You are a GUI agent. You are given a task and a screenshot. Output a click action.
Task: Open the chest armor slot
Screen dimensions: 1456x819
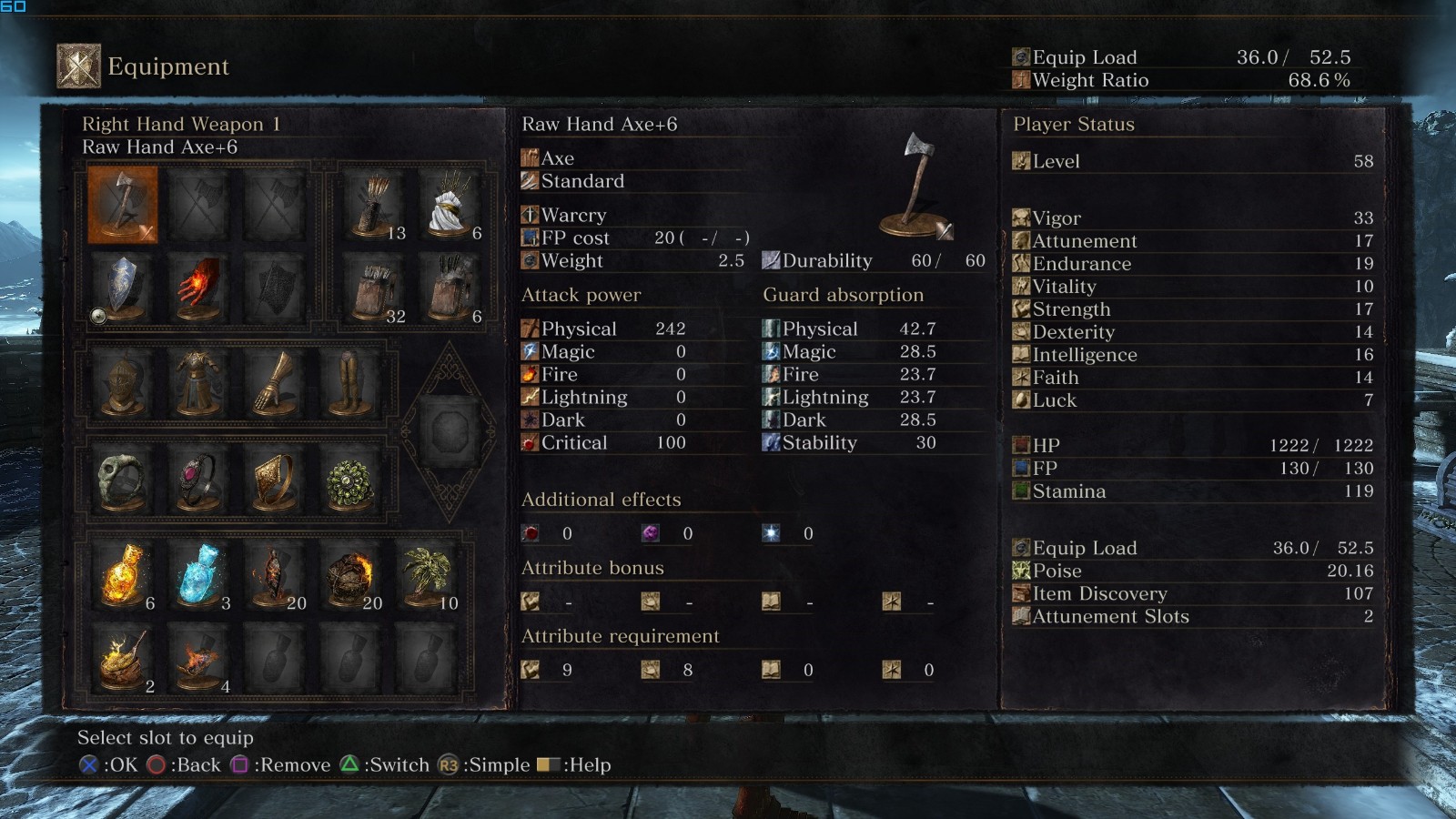[x=197, y=384]
